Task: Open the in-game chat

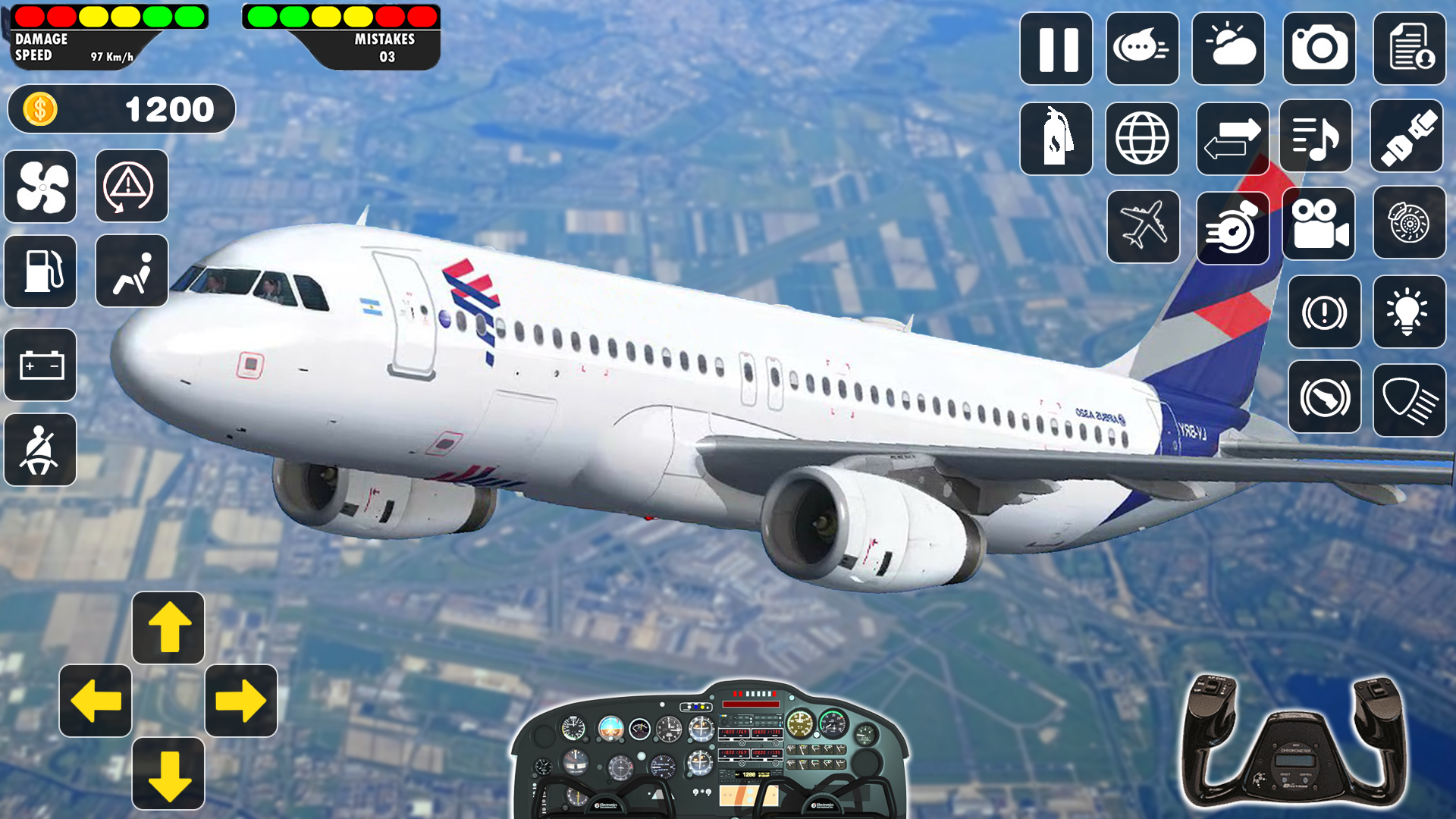Action: tap(1142, 49)
